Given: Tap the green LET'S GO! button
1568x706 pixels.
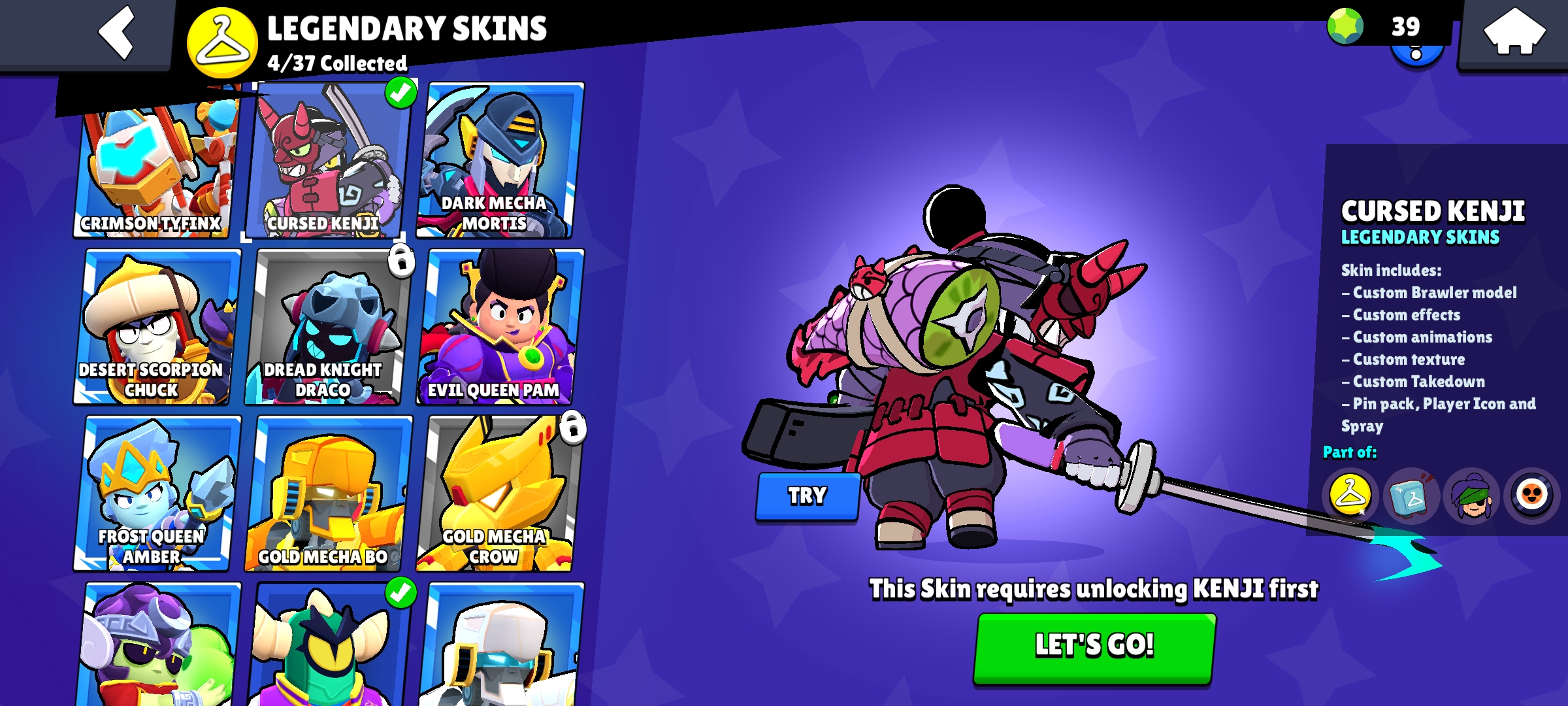Looking at the screenshot, I should tap(1094, 647).
